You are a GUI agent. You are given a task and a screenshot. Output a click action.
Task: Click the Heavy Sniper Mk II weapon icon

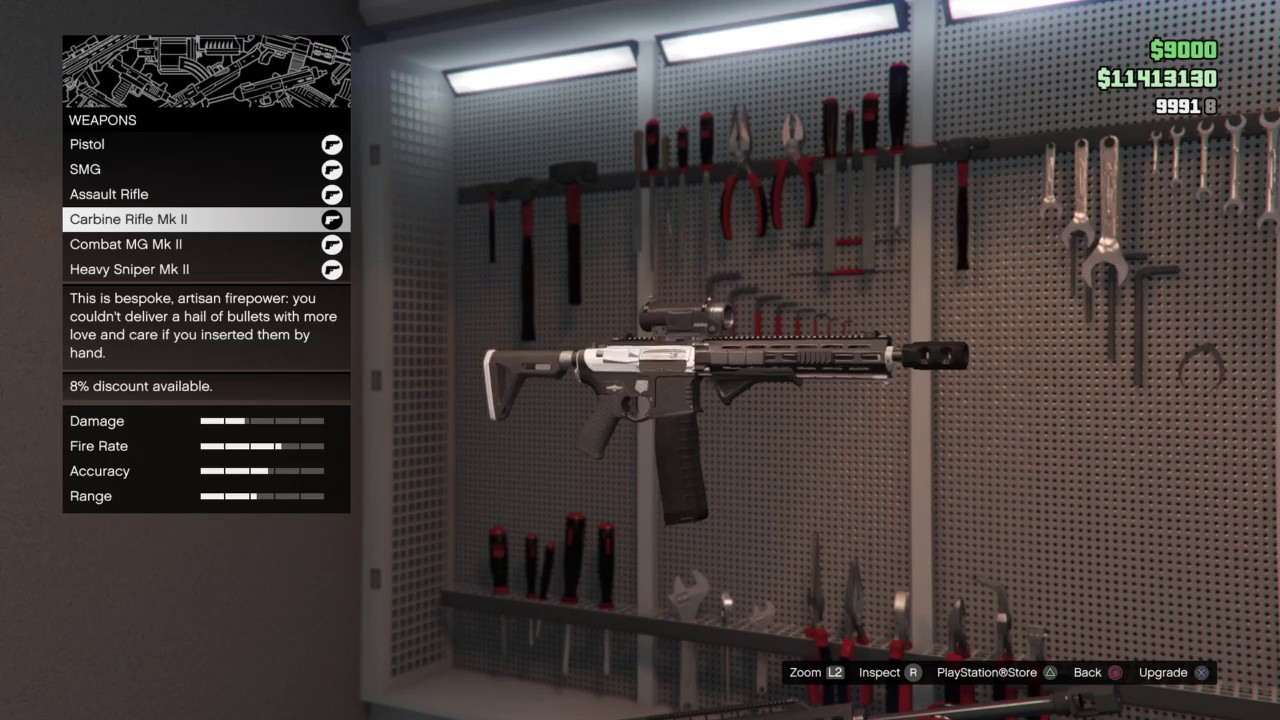[x=332, y=270]
